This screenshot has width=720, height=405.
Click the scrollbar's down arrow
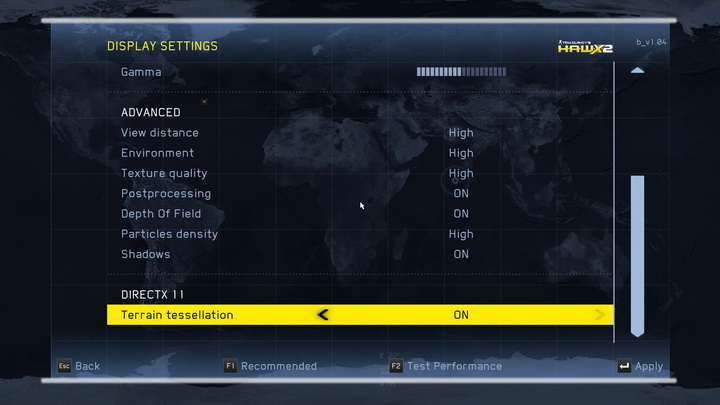coord(637,331)
